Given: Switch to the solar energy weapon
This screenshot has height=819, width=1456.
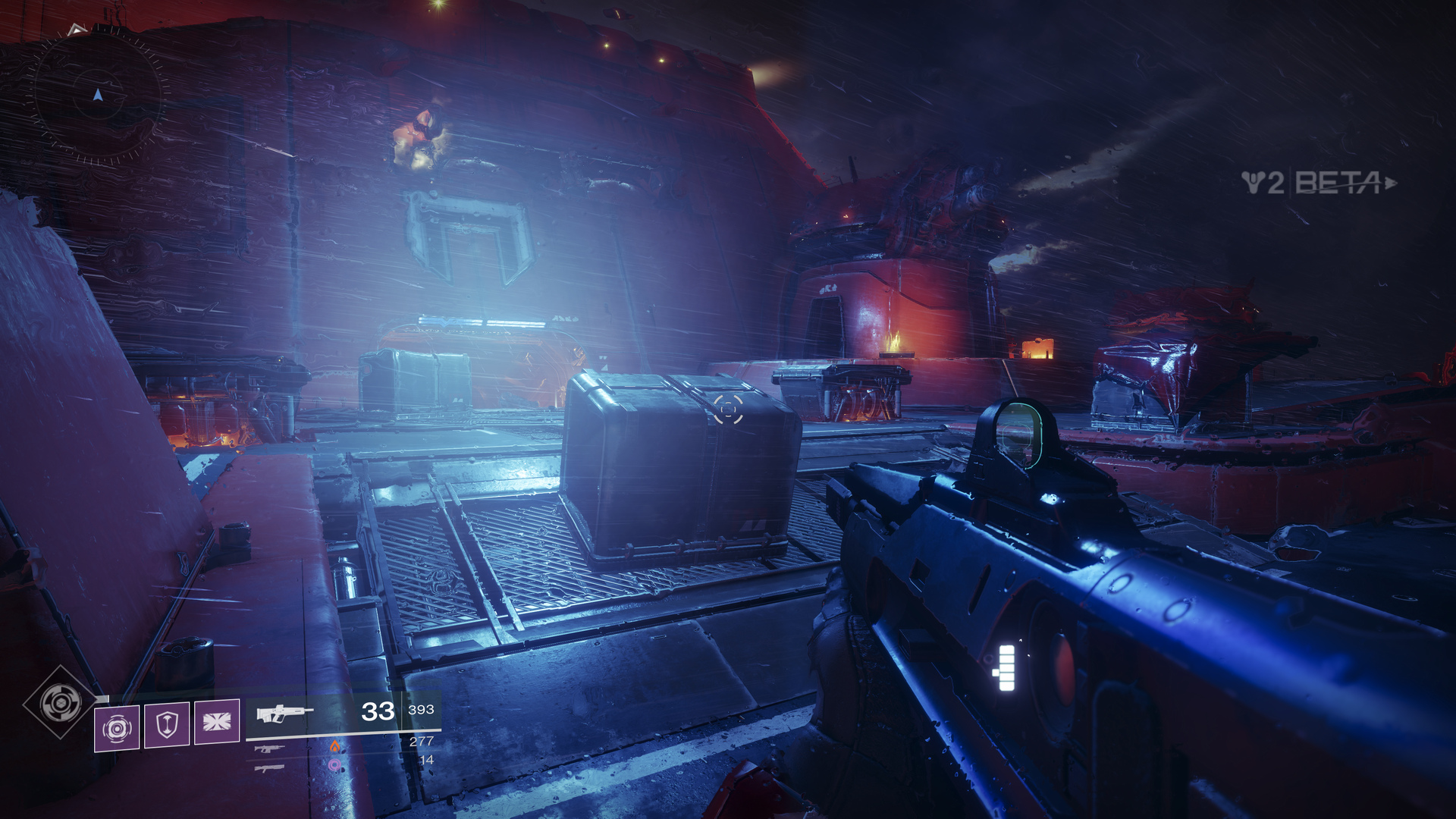Looking at the screenshot, I should 270,748.
